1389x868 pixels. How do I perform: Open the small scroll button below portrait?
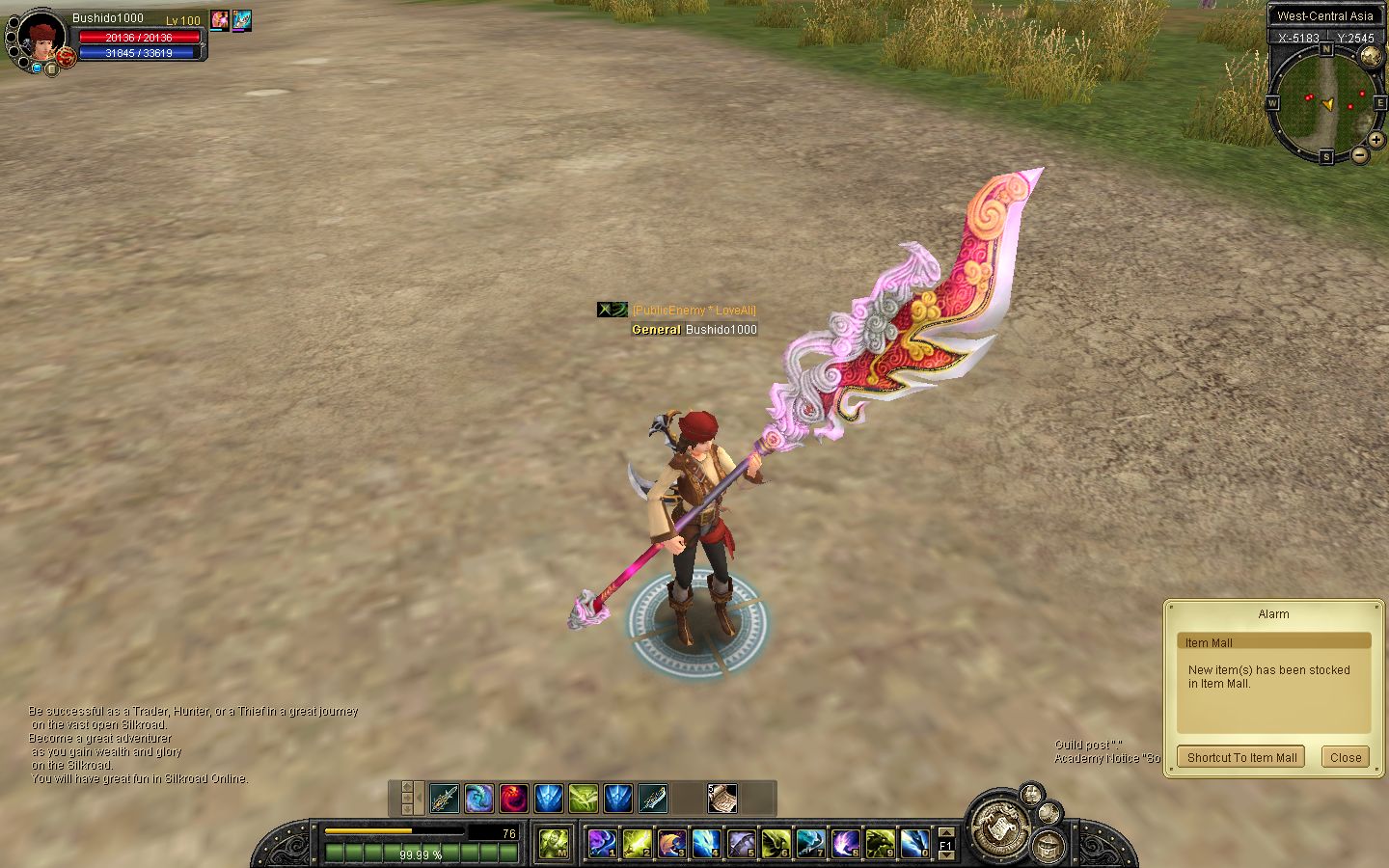point(51,69)
